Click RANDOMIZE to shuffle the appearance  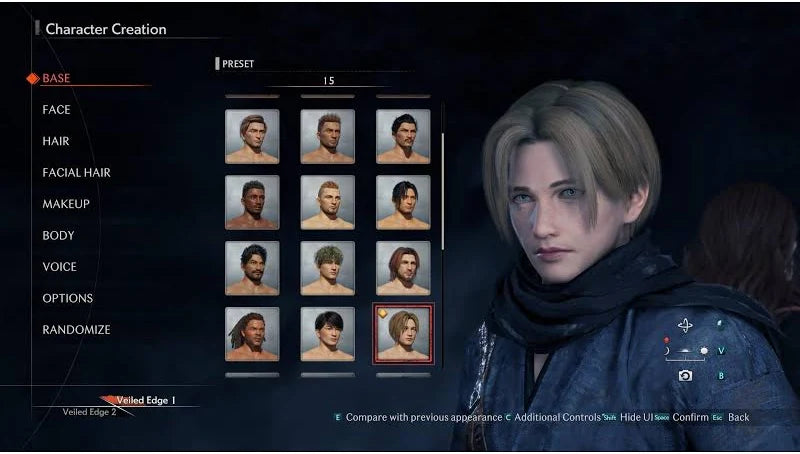click(x=76, y=330)
